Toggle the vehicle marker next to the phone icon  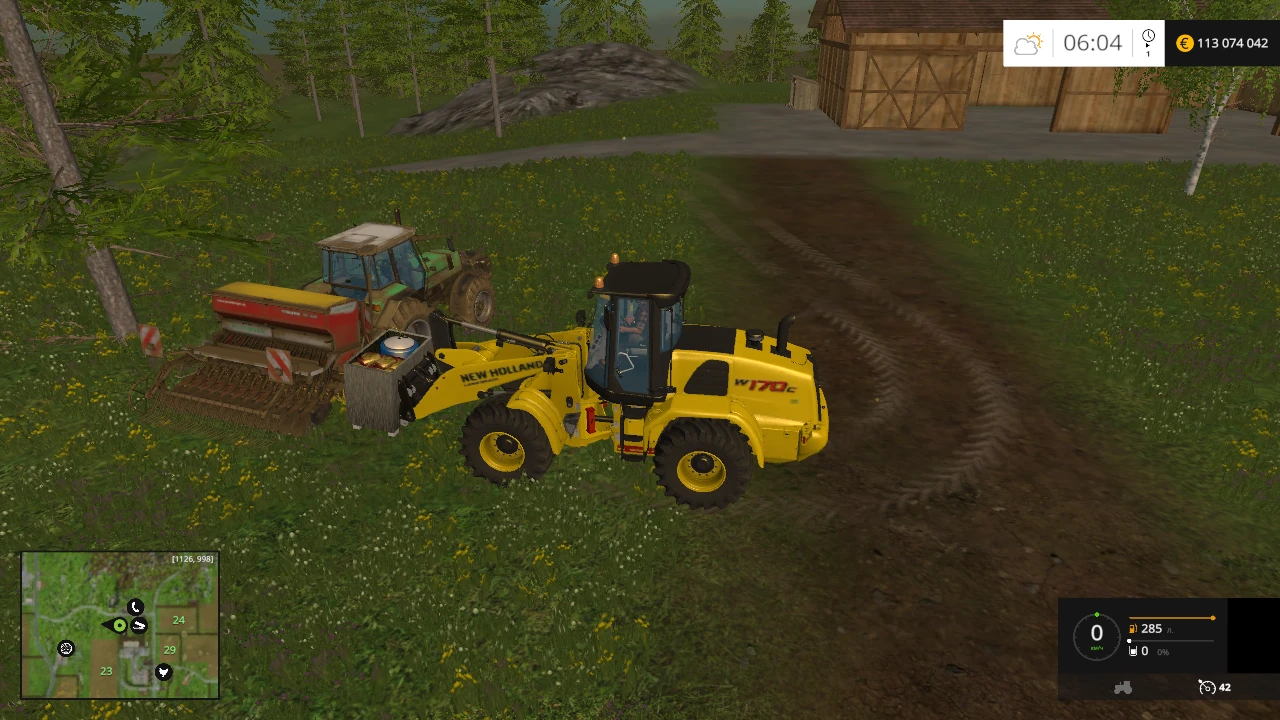coord(139,625)
